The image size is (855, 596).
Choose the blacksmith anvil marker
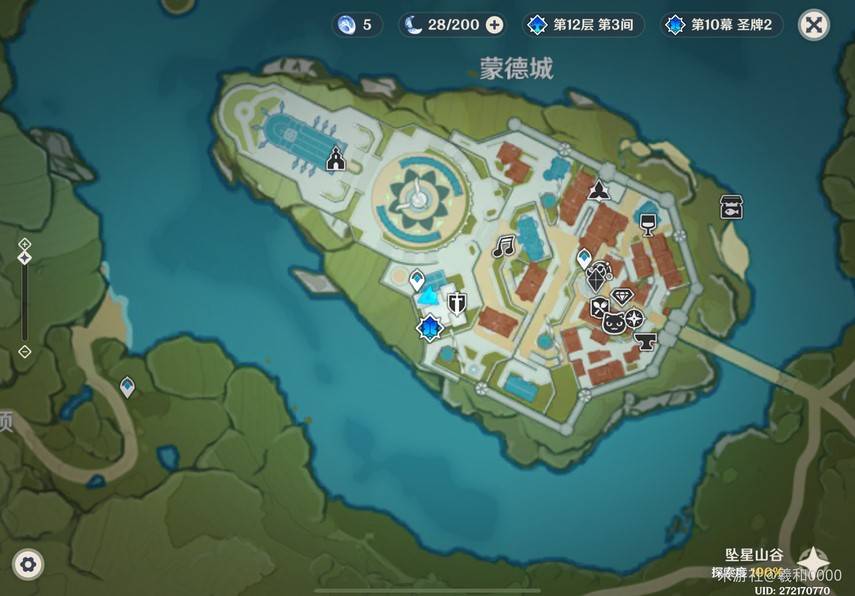pyautogui.click(x=644, y=342)
